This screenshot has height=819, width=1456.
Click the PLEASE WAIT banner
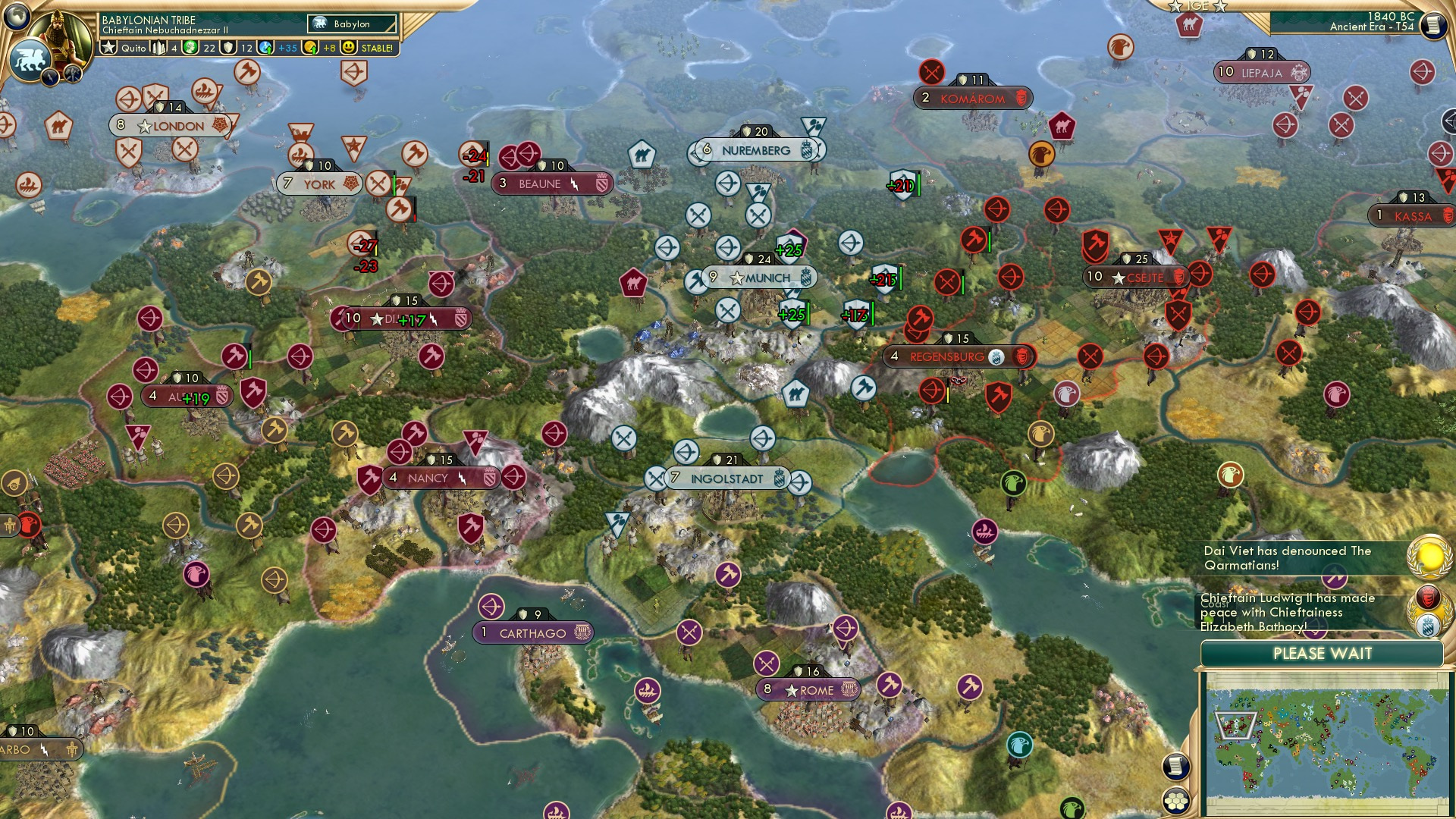[1323, 653]
